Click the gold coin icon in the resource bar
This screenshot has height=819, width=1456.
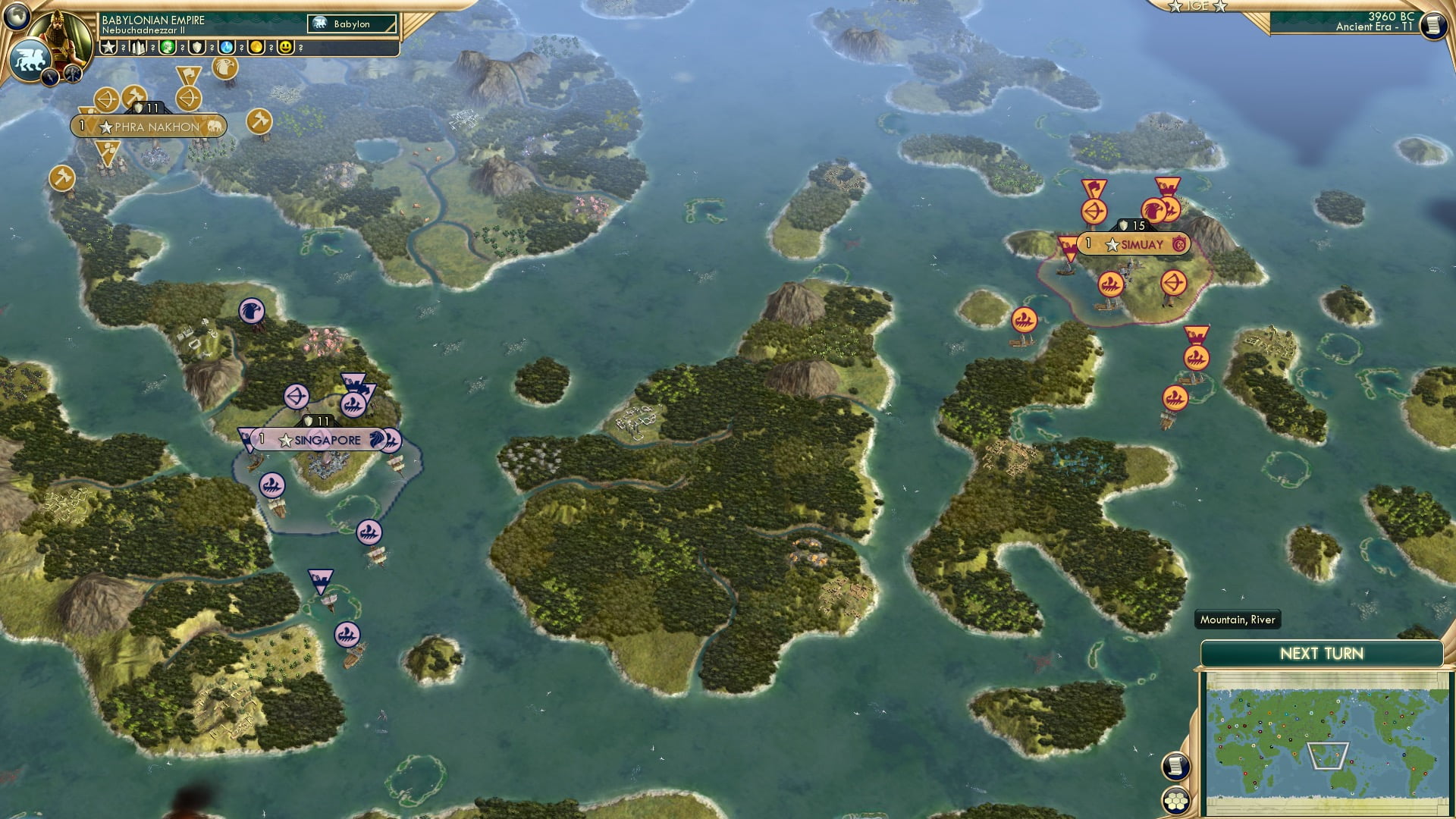[256, 48]
